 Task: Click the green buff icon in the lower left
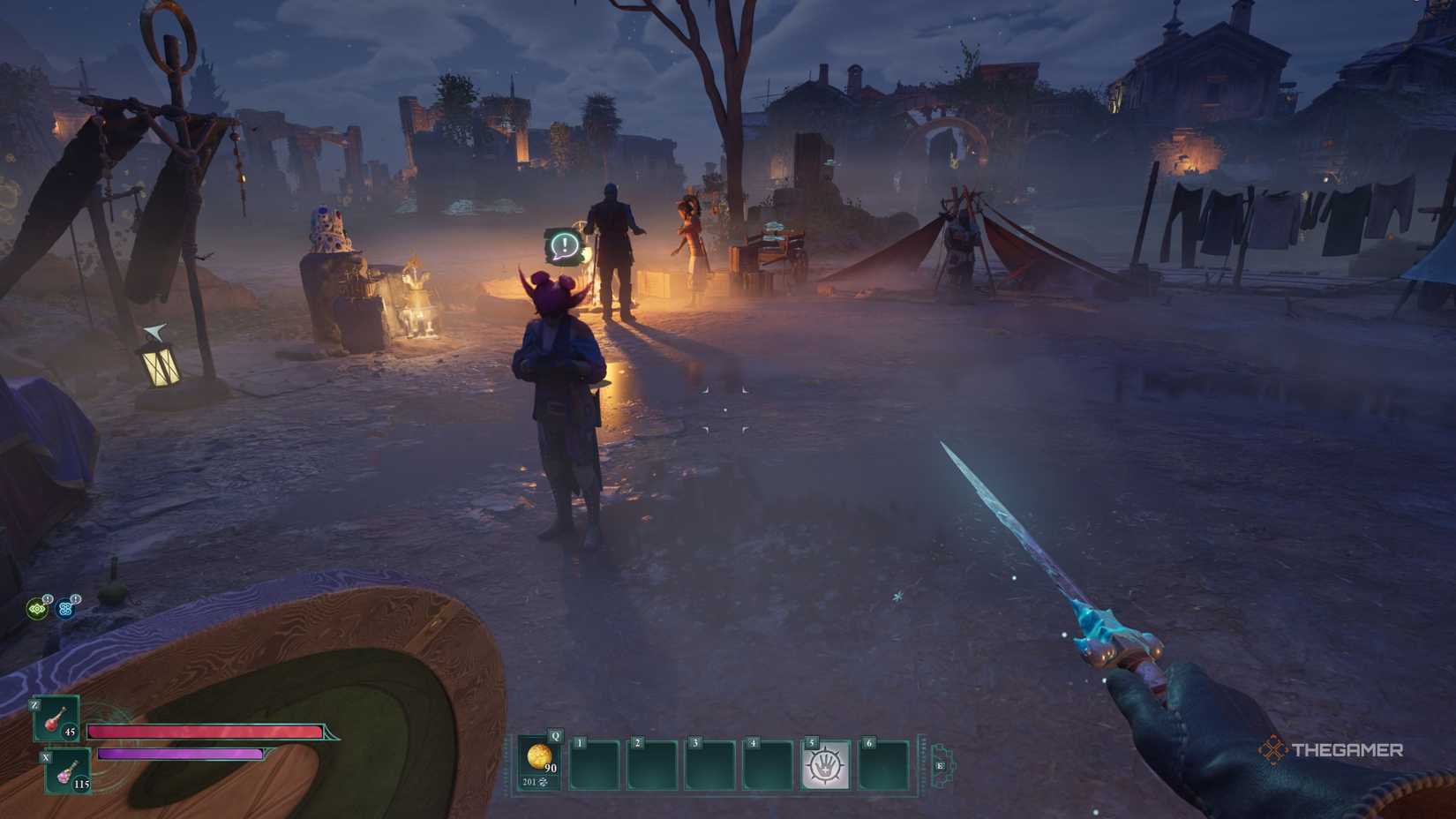38,610
